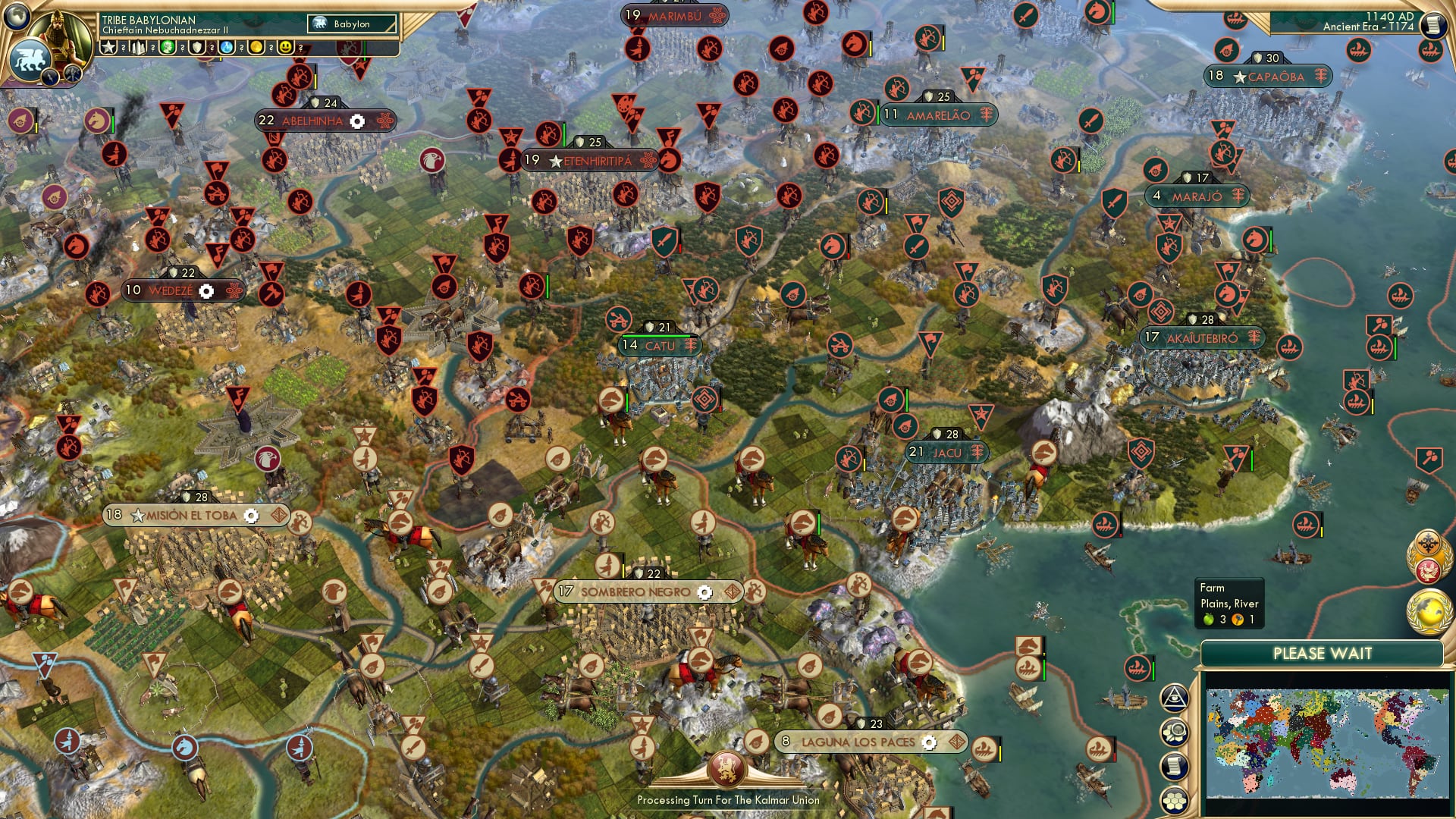Toggle the hex grid overlay icon
The width and height of the screenshot is (1456, 819).
[1174, 798]
